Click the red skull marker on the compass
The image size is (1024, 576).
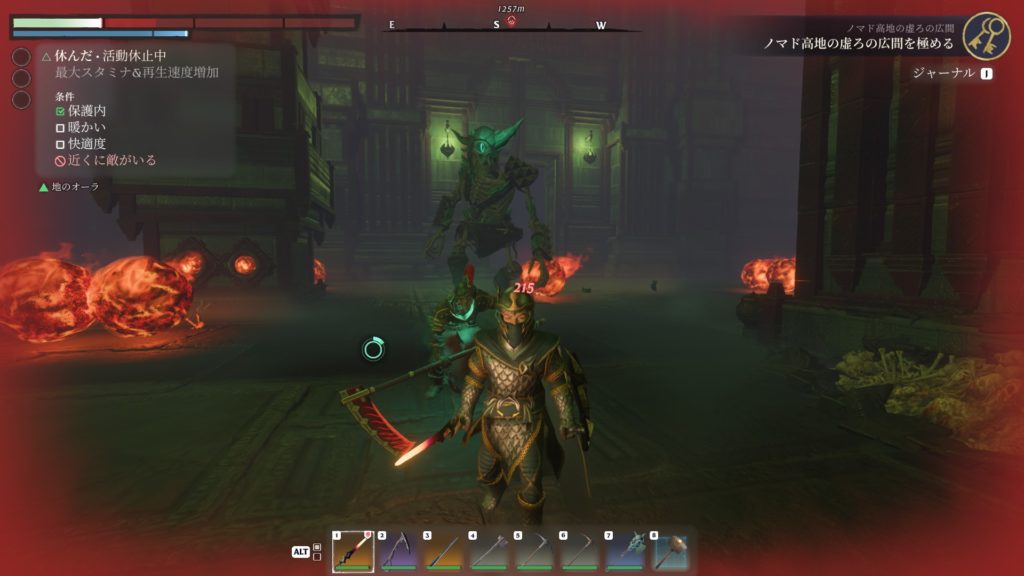click(x=511, y=21)
